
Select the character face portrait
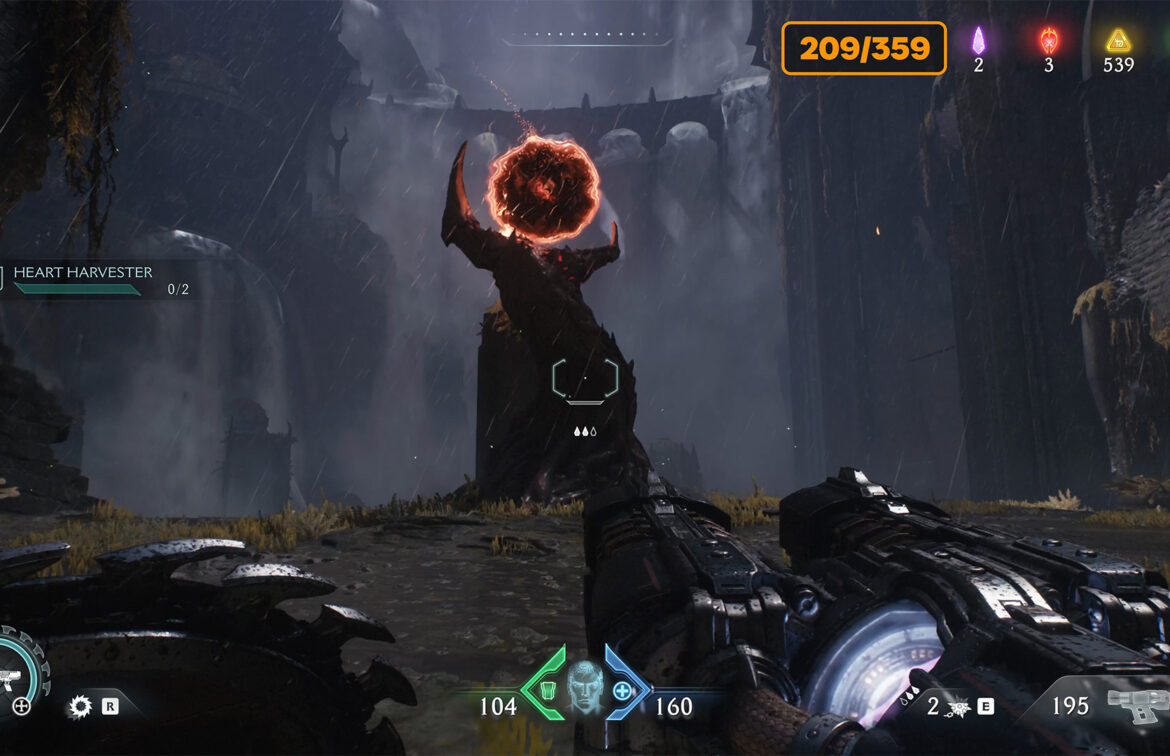pos(585,688)
